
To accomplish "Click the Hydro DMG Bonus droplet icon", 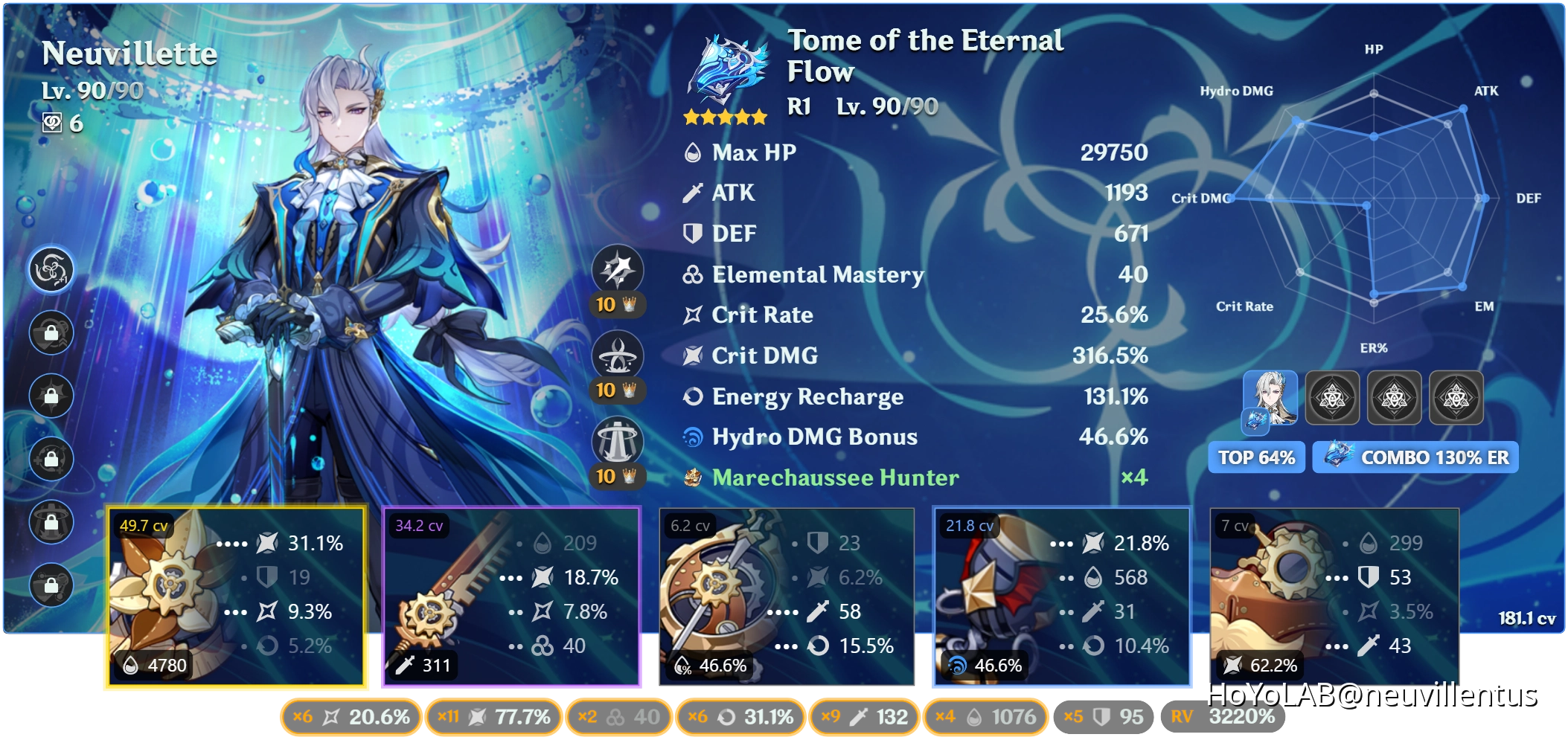I will [693, 437].
